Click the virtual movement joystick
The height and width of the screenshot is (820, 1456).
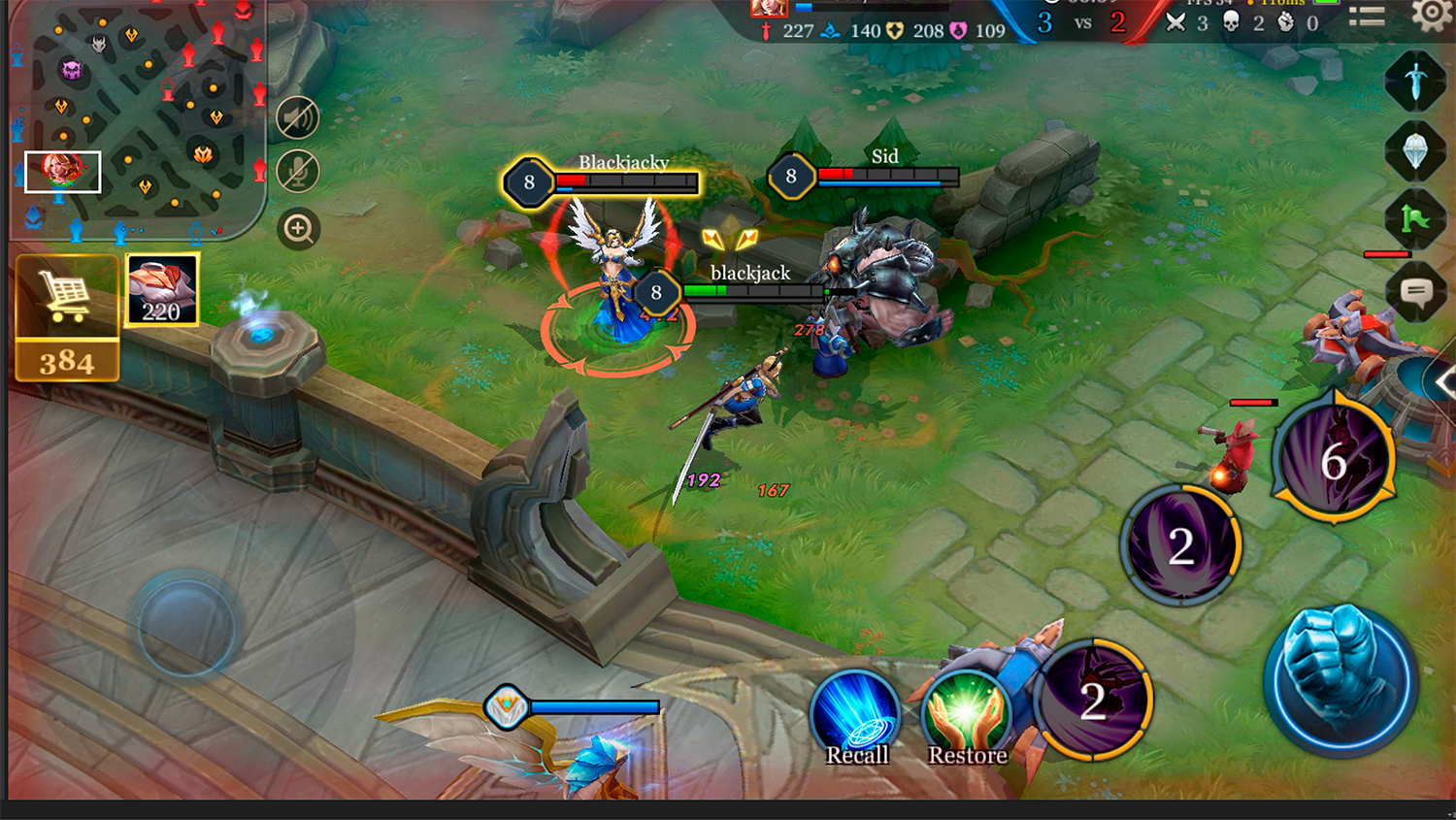pos(185,624)
